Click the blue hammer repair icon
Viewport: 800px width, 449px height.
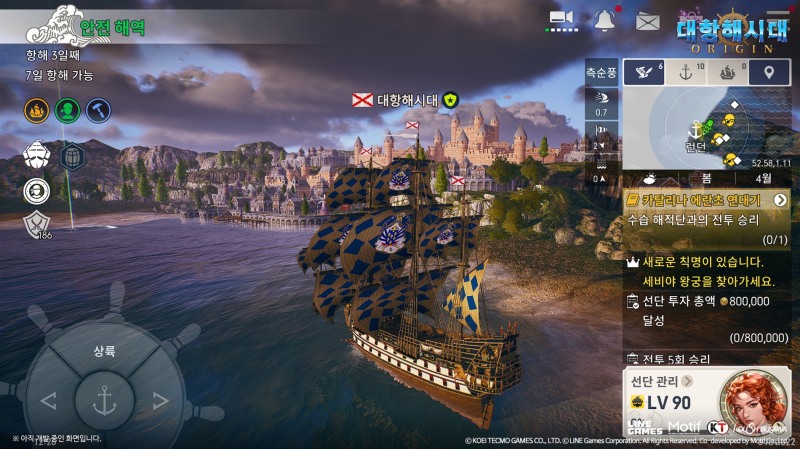[98, 110]
